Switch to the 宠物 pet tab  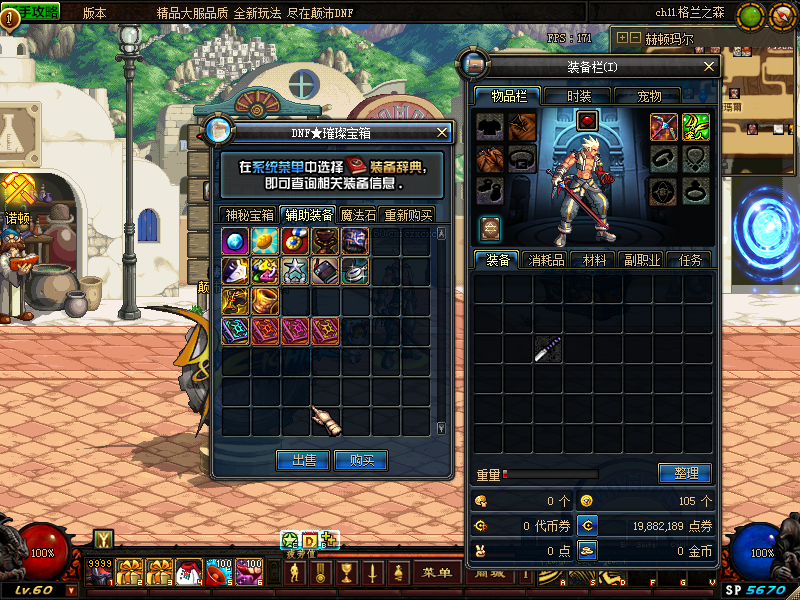[x=649, y=96]
